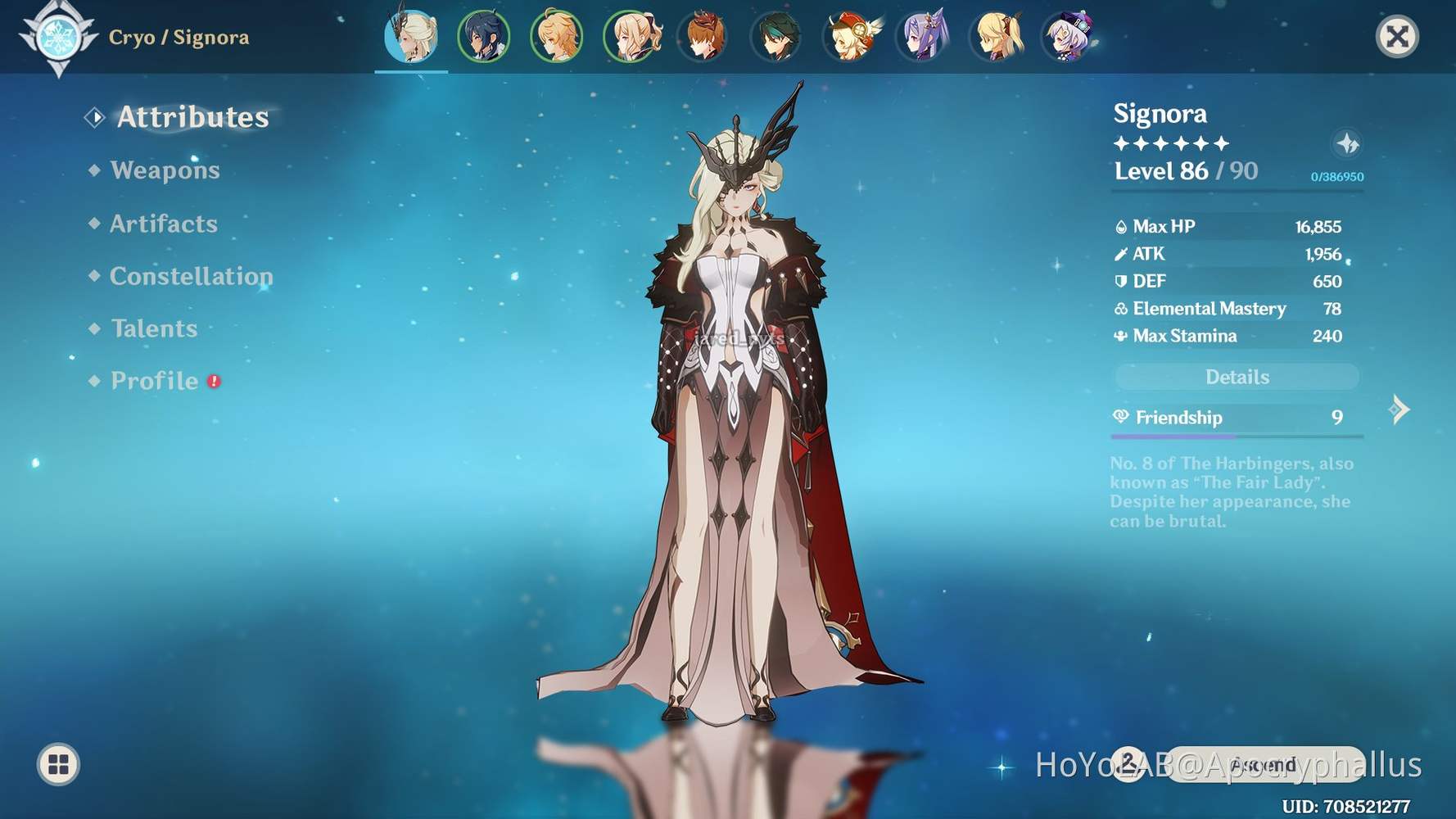
Task: Select the Childe character portrait
Action: [x=702, y=36]
